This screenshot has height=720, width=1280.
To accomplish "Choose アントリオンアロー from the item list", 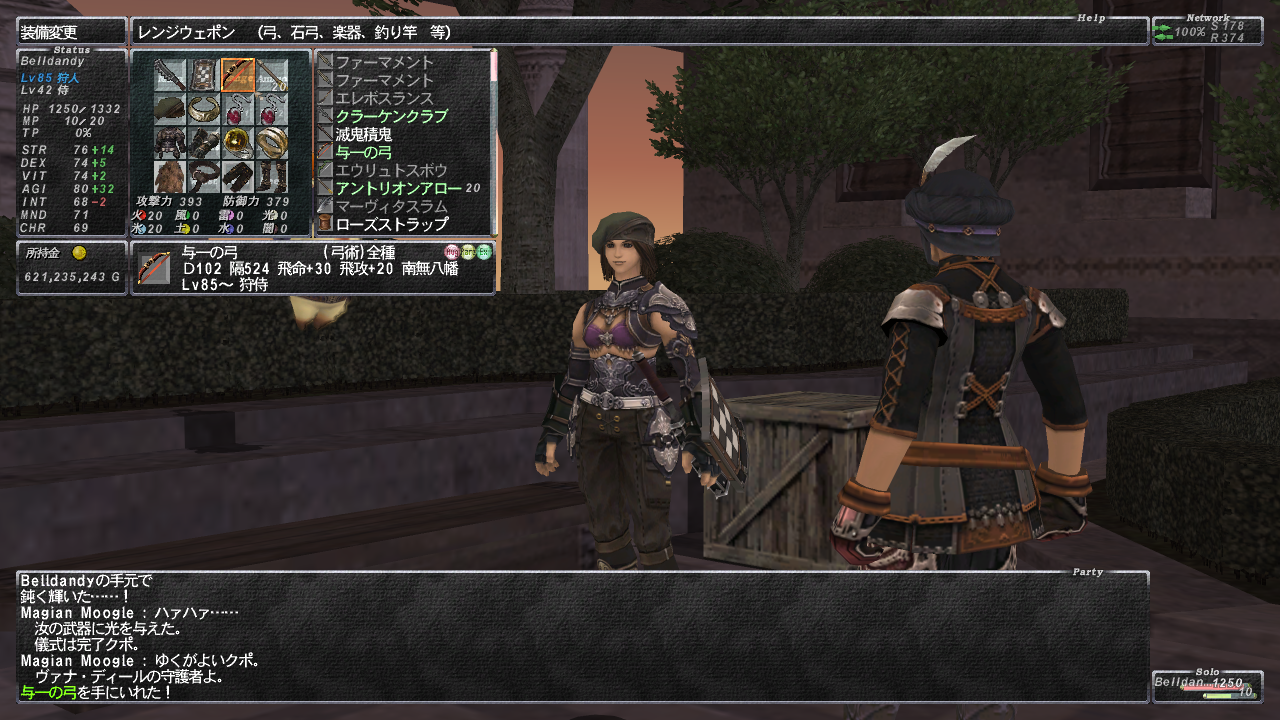I will click(x=398, y=188).
